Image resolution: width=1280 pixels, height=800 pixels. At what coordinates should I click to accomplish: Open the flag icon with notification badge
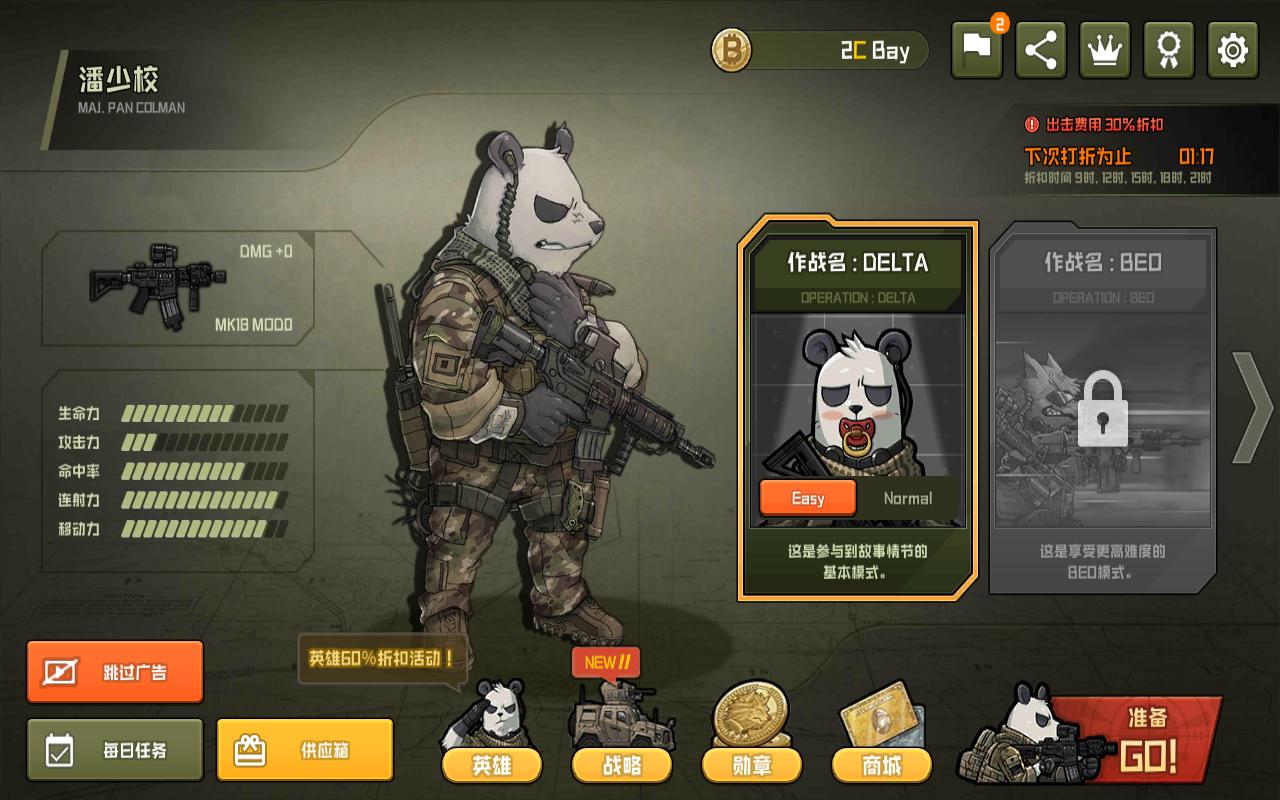[x=977, y=50]
